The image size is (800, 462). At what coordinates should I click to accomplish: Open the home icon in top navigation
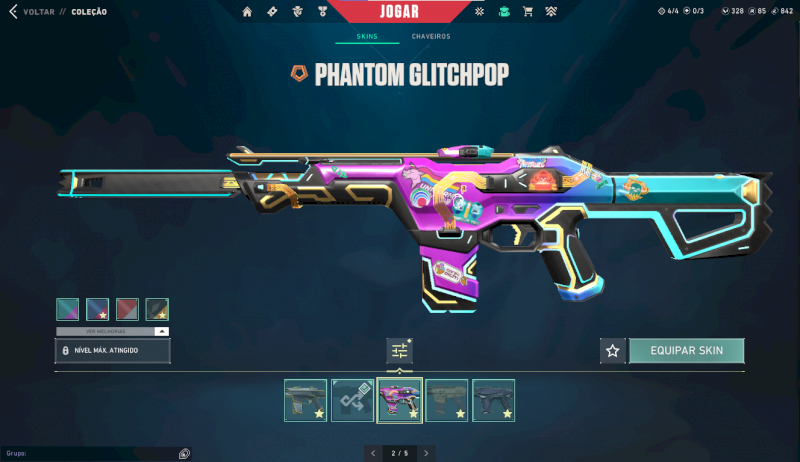[247, 12]
